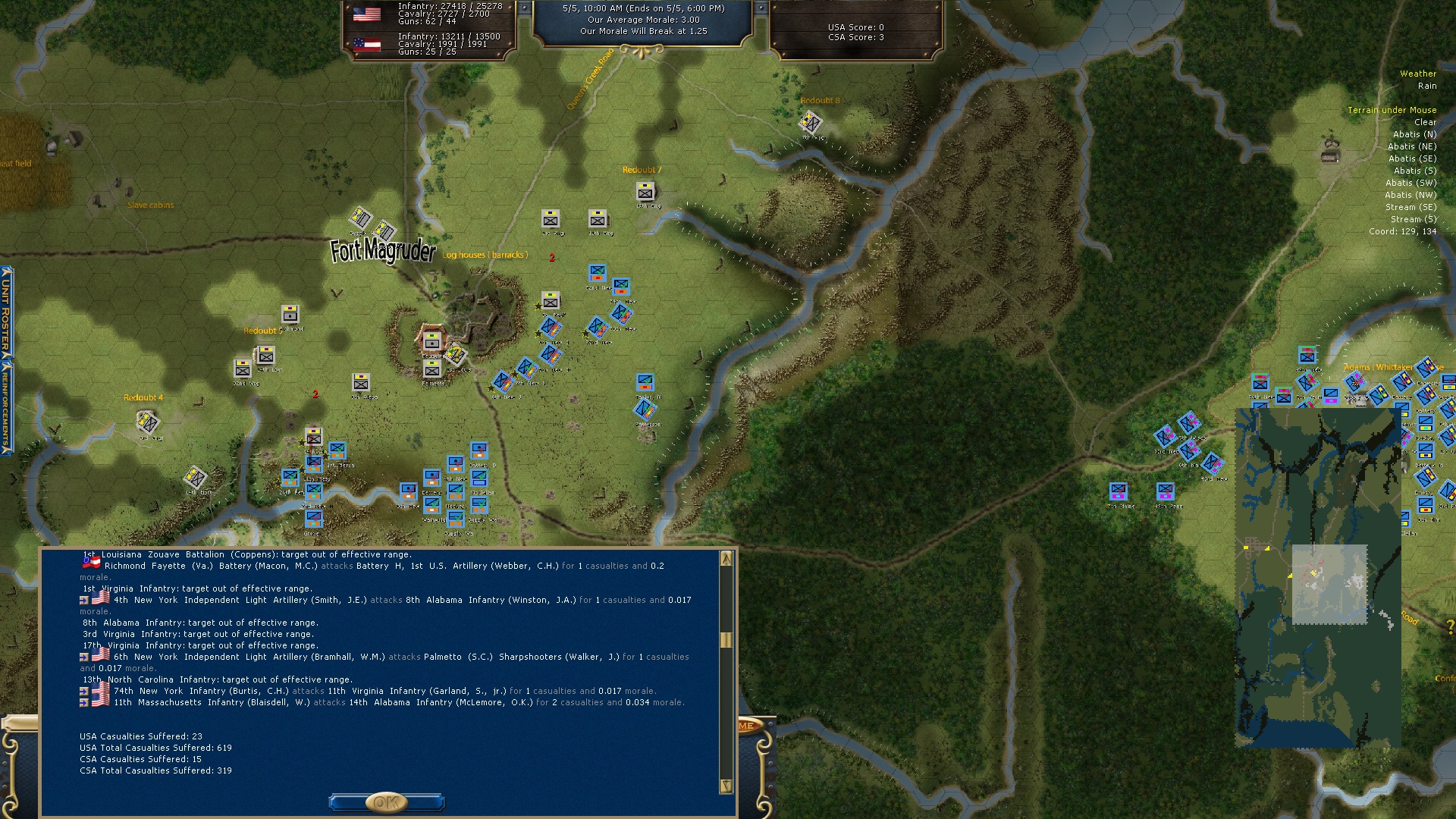Viewport: 1456px width, 819px height.
Task: Click the minimap overview
Action: coord(1317,578)
